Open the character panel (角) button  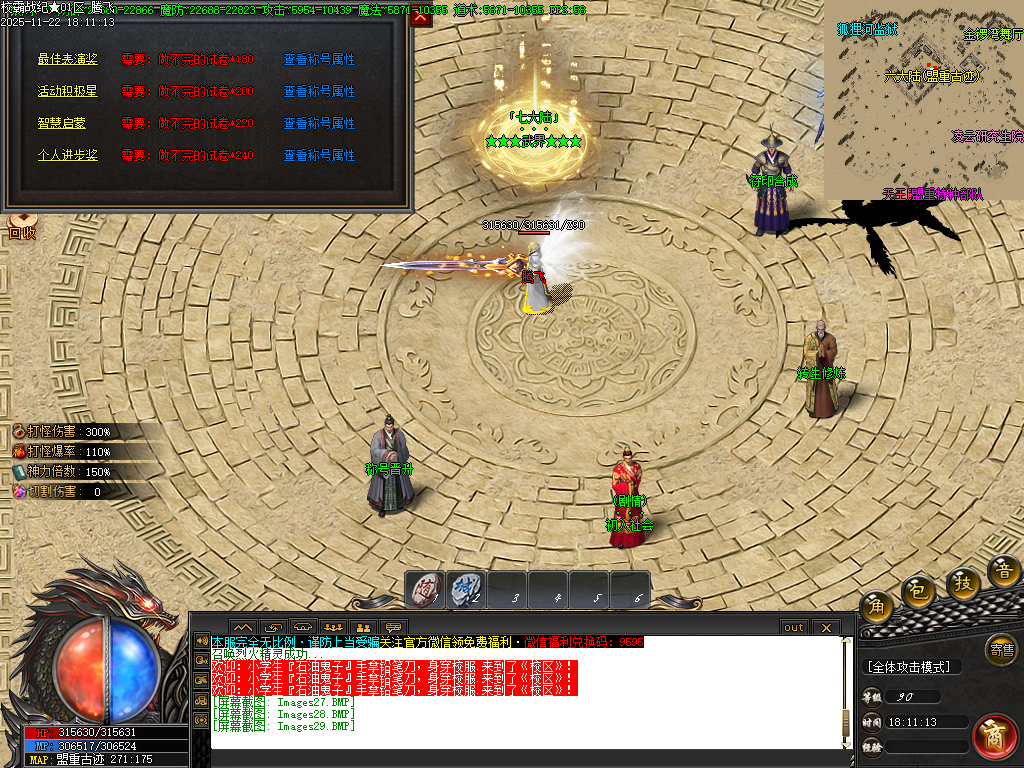click(877, 606)
